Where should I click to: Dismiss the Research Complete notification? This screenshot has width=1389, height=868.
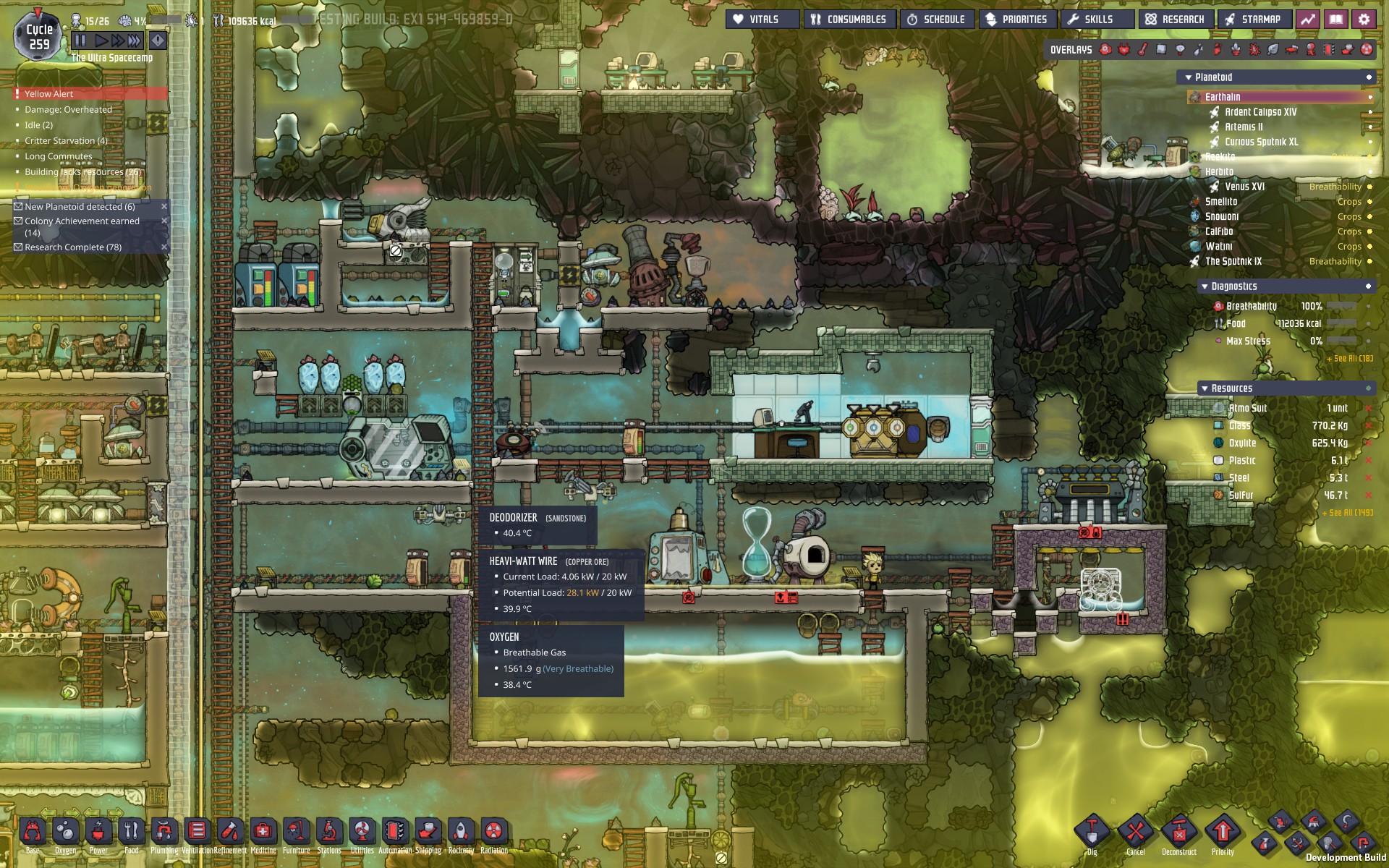164,247
